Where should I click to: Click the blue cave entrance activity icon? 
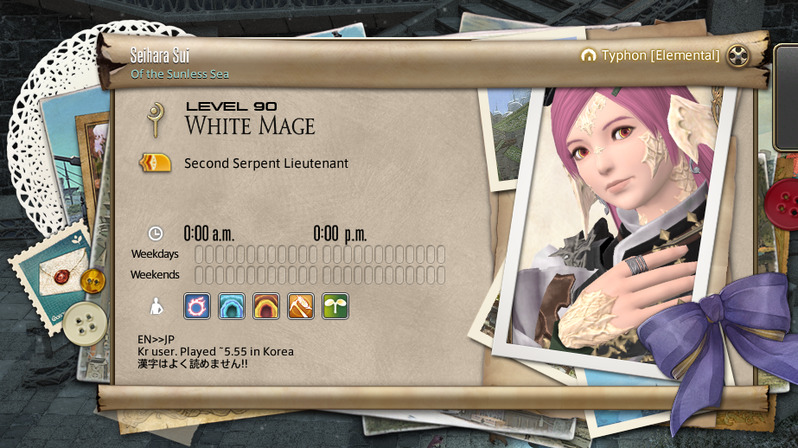click(232, 306)
